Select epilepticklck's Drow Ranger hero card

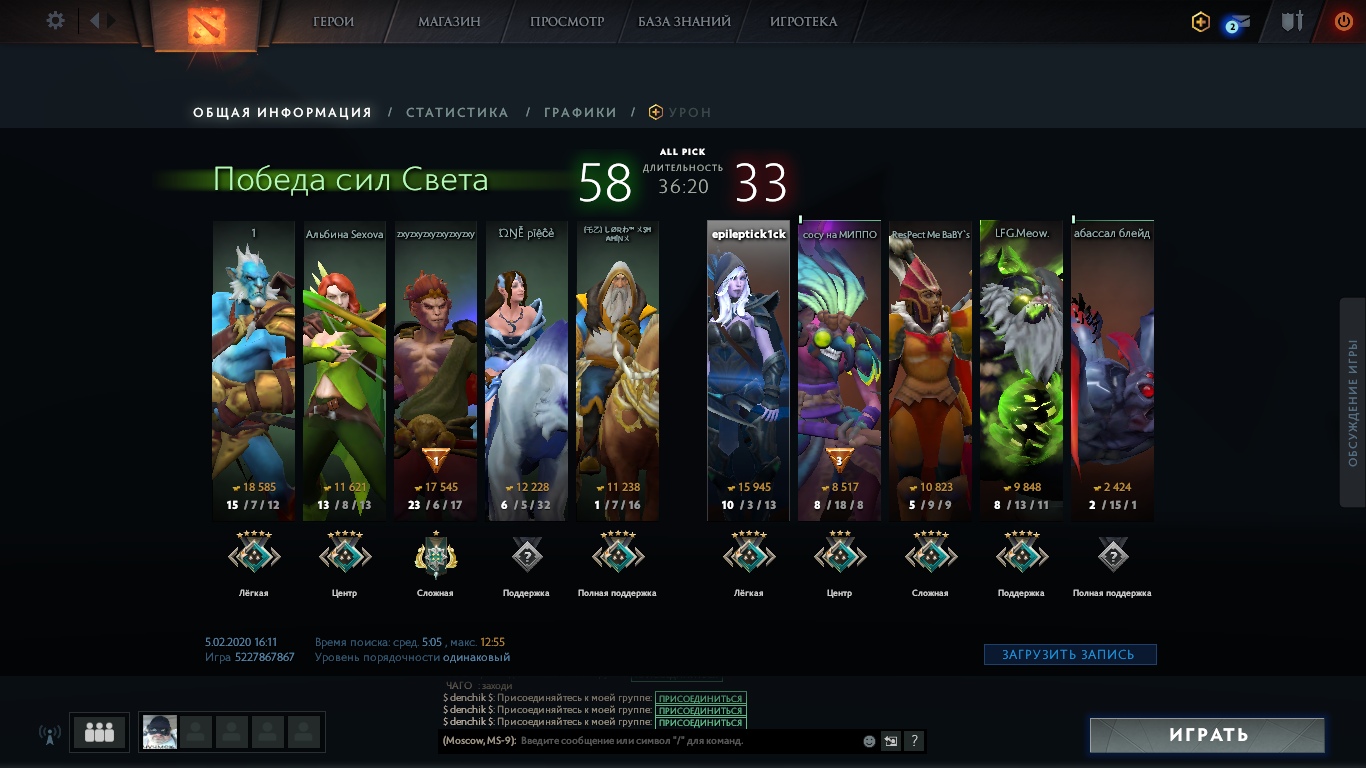pyautogui.click(x=748, y=370)
